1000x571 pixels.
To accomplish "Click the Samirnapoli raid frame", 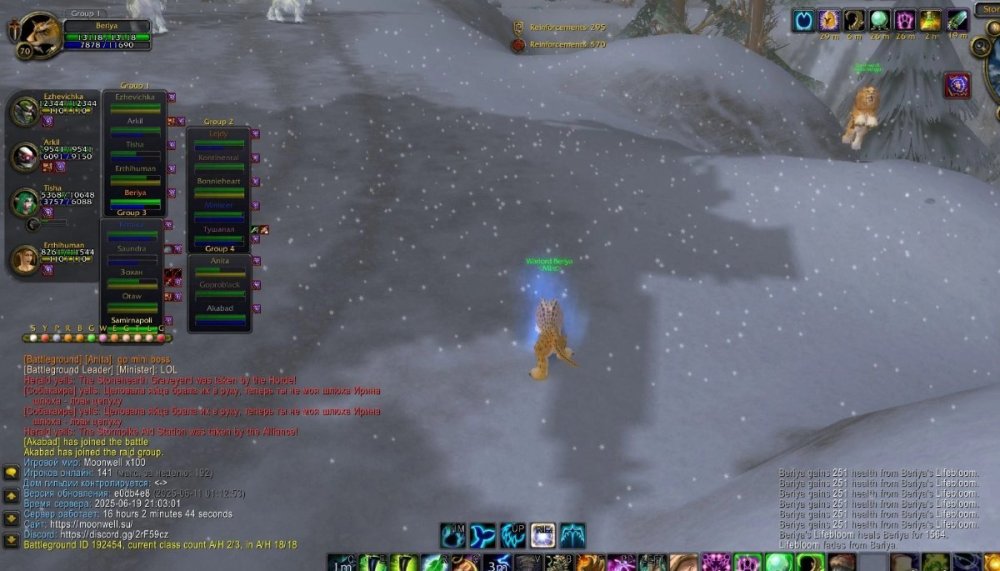I will click(x=133, y=322).
